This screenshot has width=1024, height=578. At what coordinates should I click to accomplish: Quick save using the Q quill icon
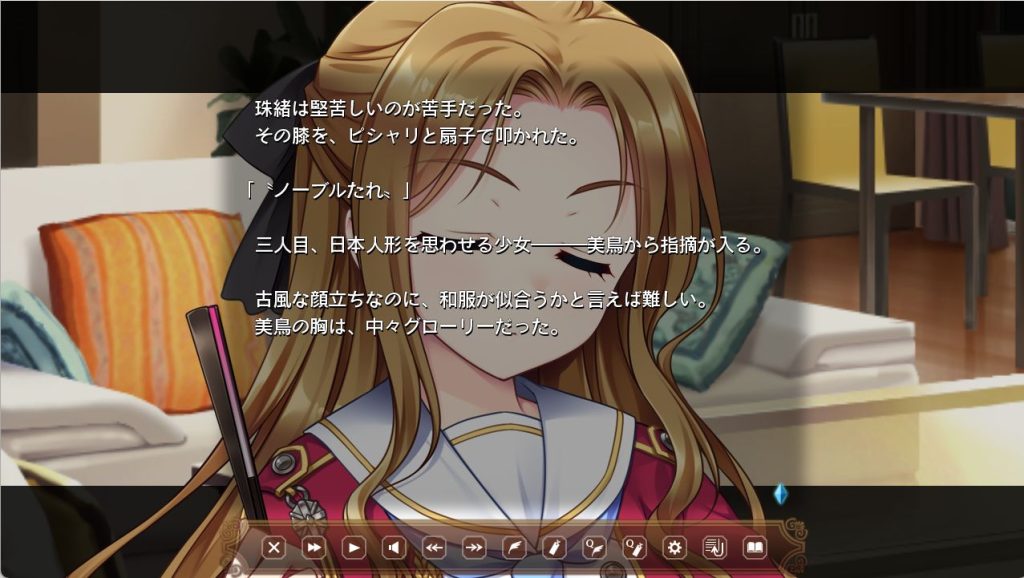coord(594,548)
